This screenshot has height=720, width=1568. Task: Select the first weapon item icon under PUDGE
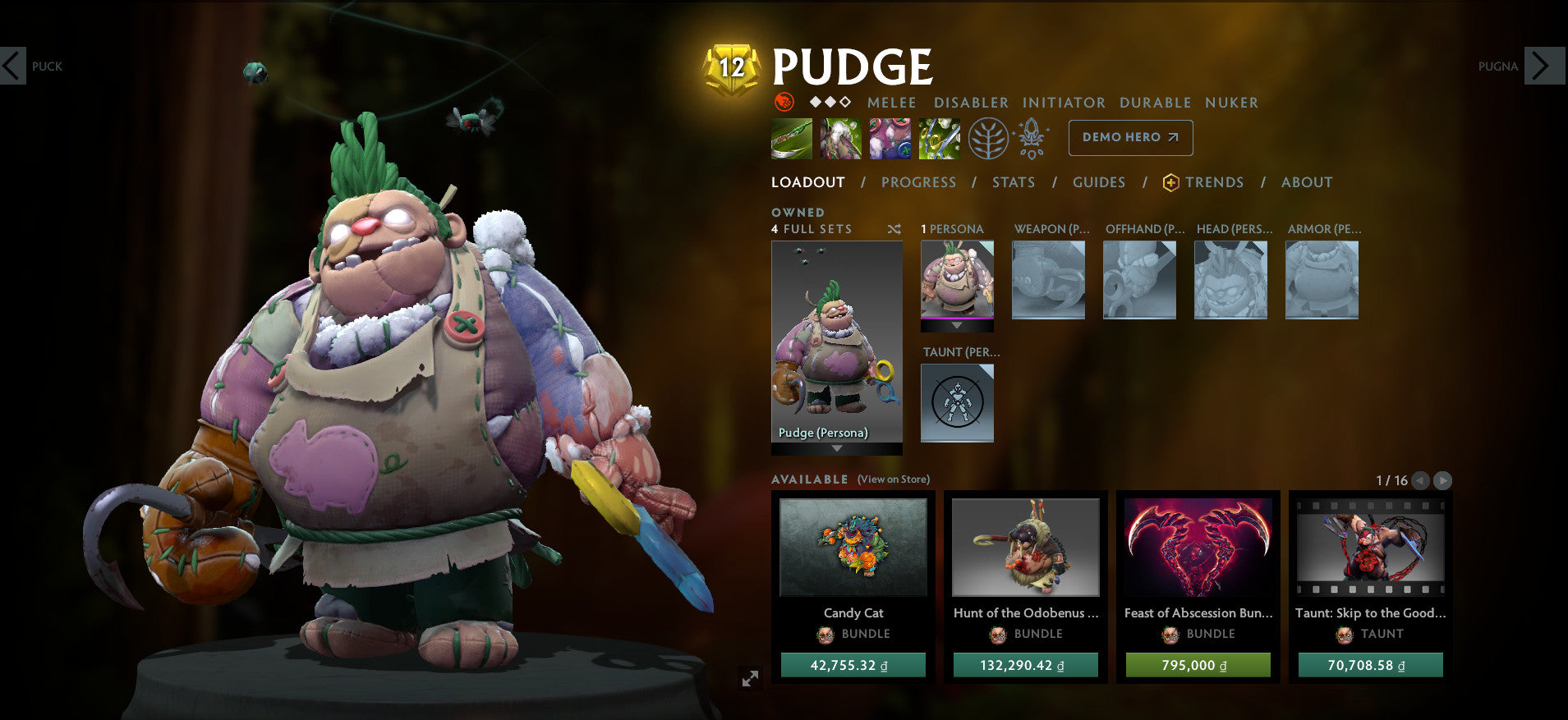pyautogui.click(x=791, y=138)
